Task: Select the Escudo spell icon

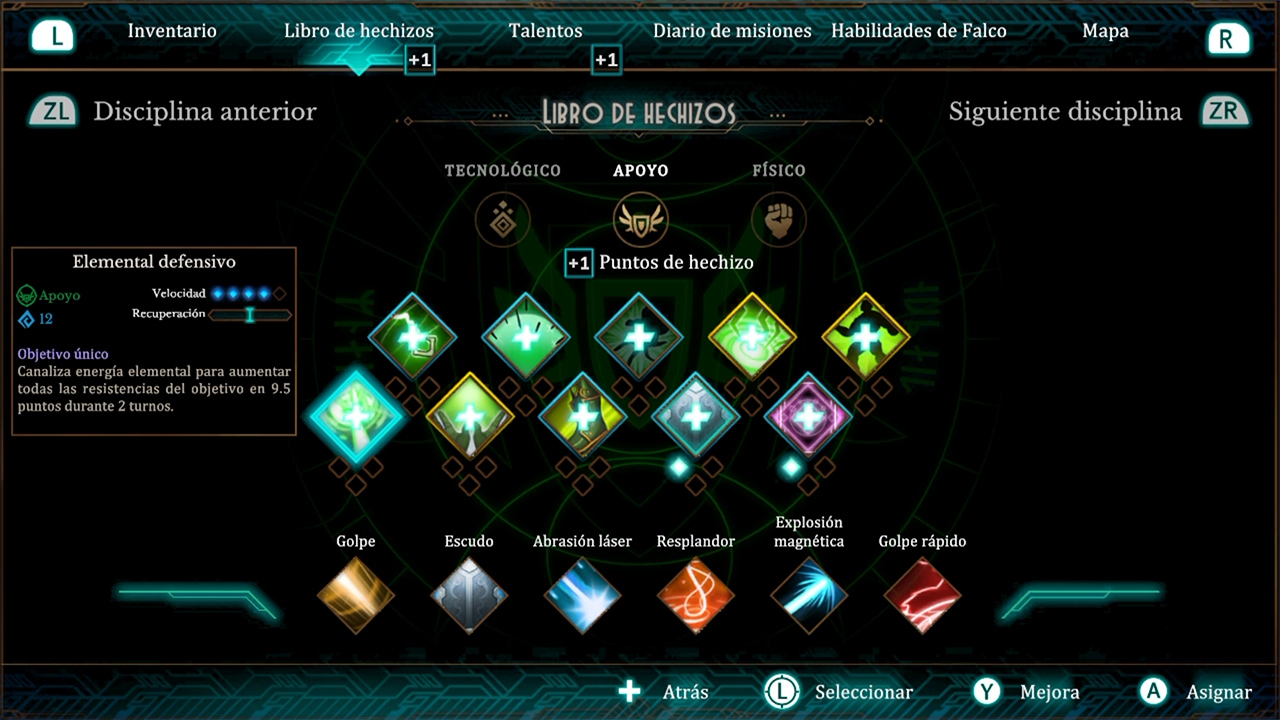Action: 469,595
